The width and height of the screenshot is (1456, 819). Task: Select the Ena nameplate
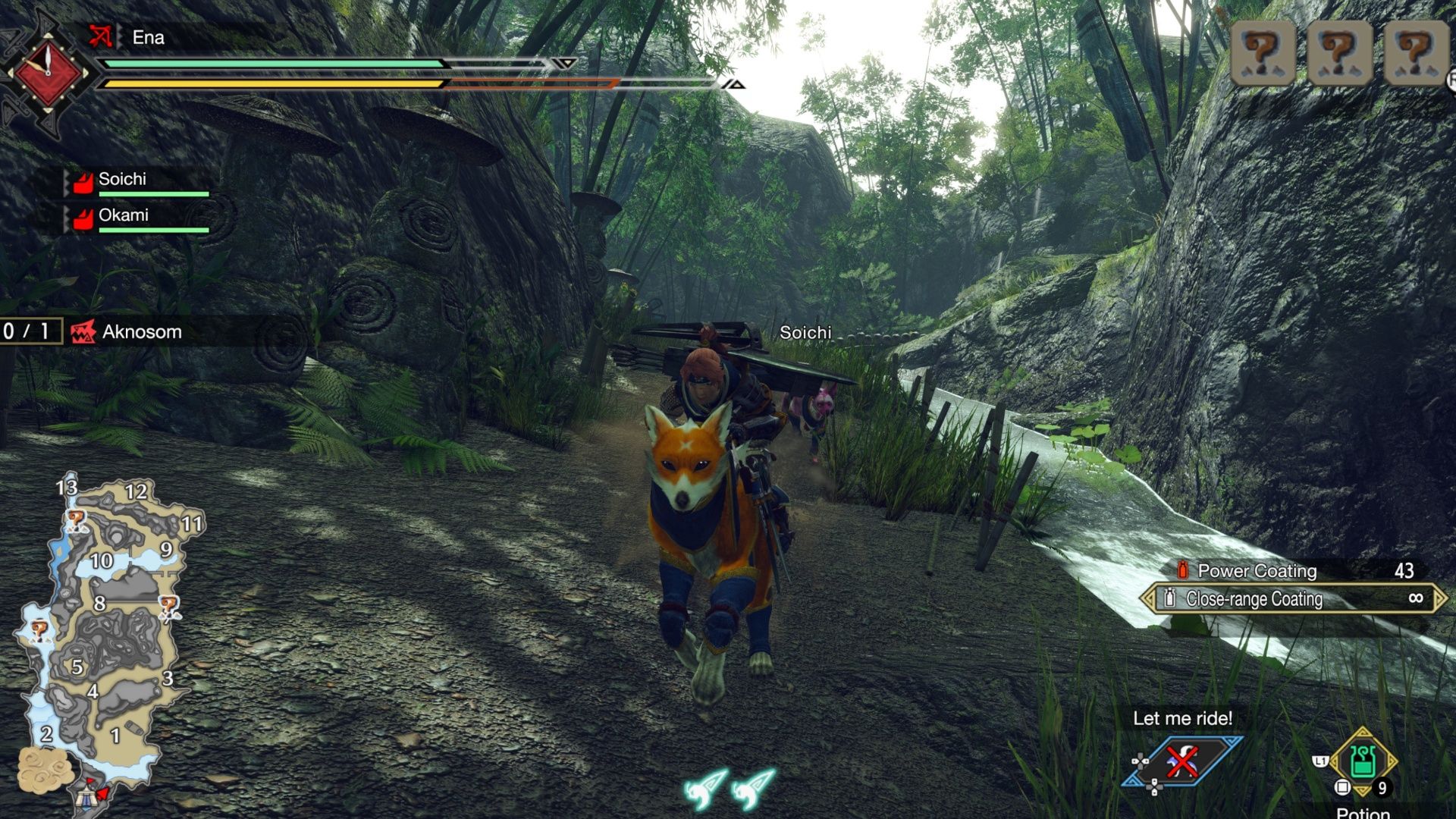click(148, 35)
